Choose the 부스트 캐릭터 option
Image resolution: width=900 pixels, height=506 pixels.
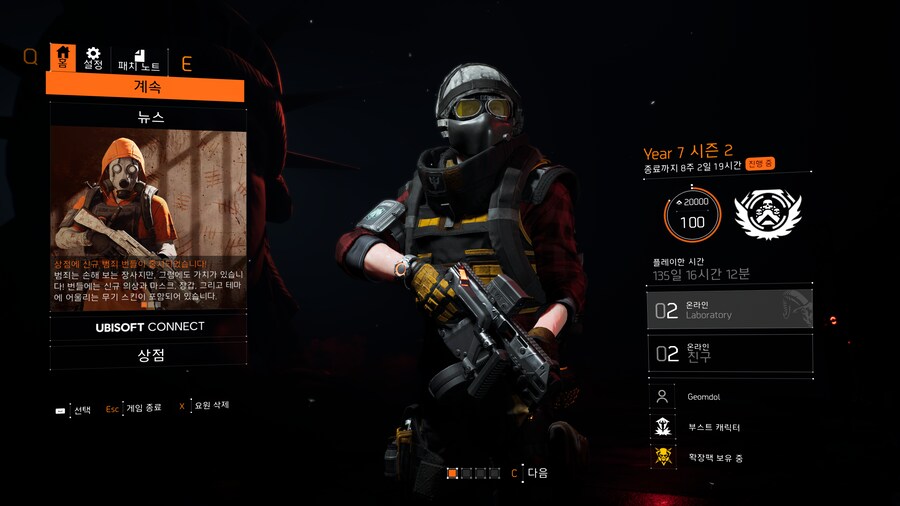(729, 427)
